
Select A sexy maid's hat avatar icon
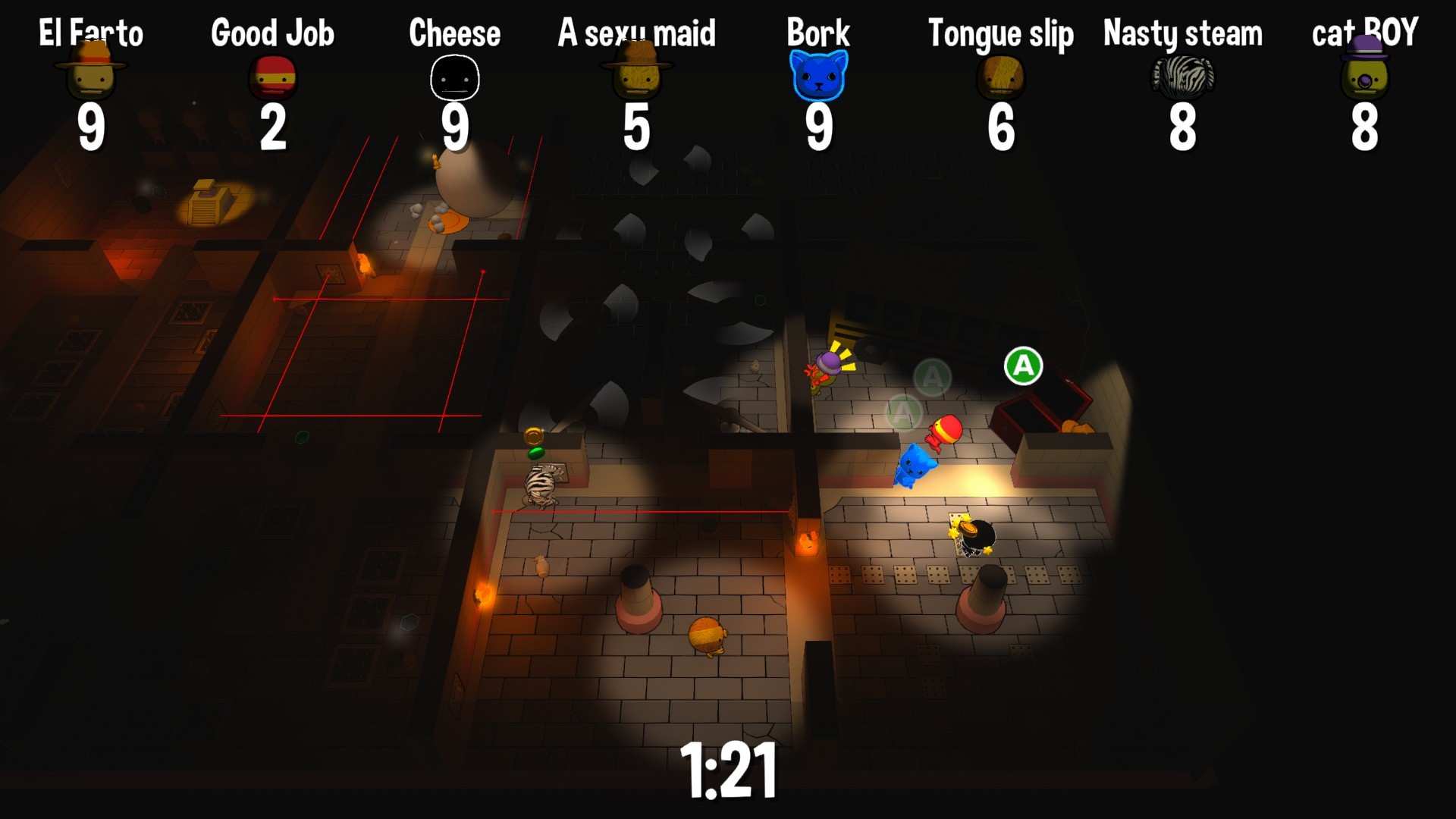pyautogui.click(x=635, y=75)
